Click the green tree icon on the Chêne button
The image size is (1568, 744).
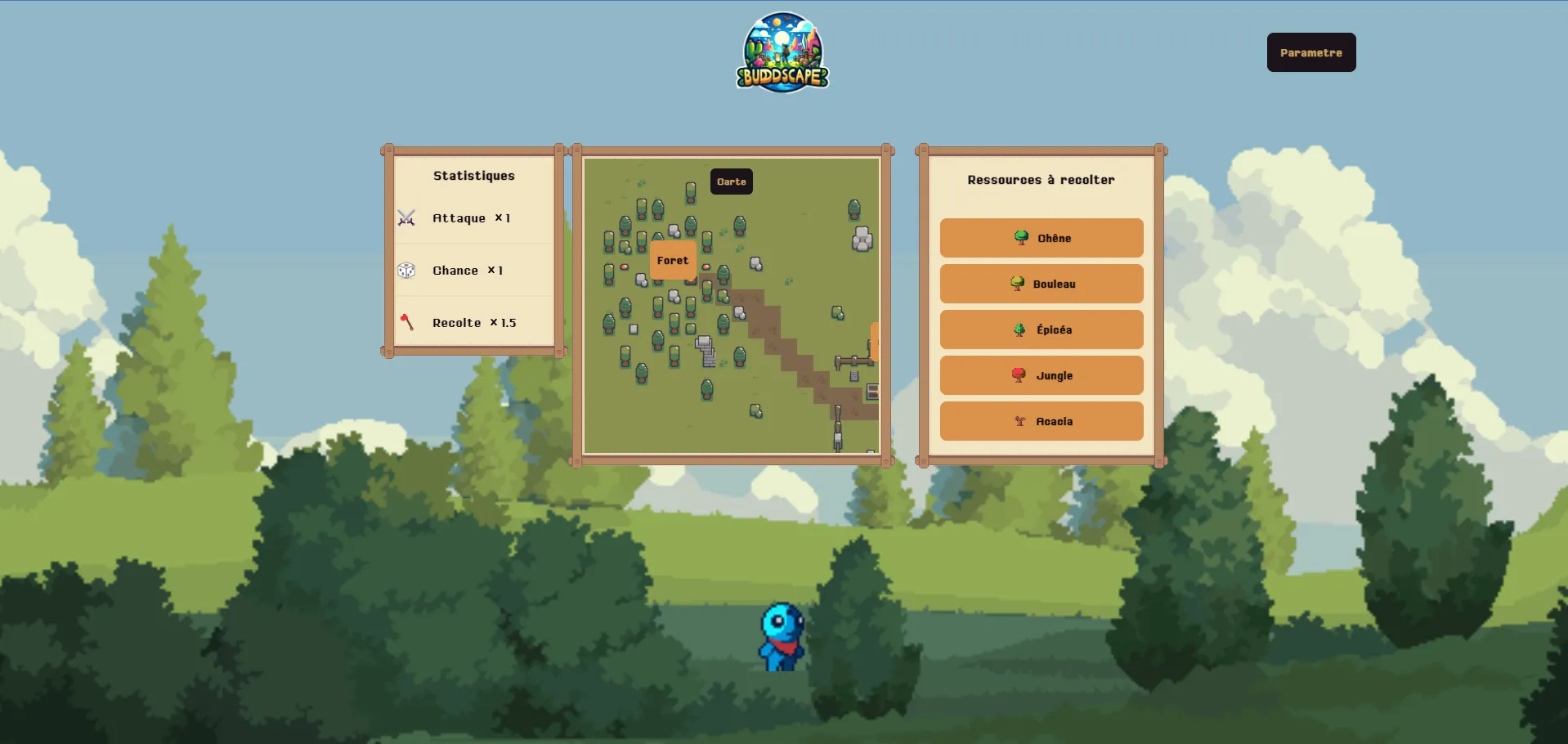click(1020, 238)
